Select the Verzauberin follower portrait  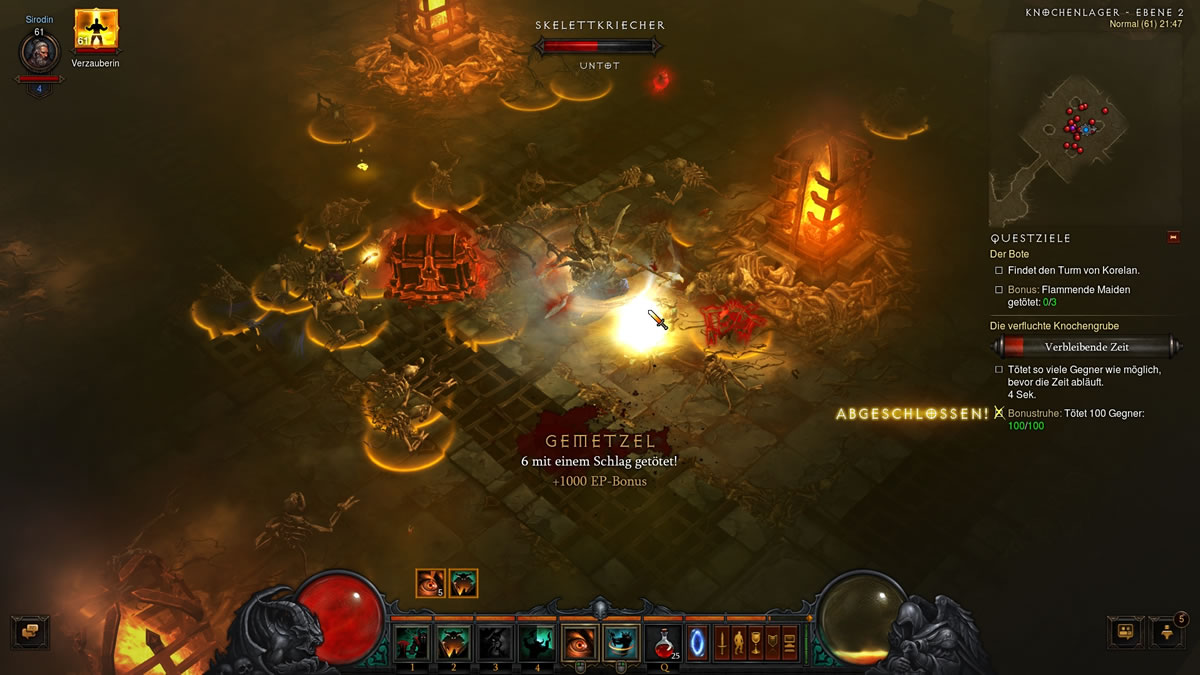pos(96,30)
